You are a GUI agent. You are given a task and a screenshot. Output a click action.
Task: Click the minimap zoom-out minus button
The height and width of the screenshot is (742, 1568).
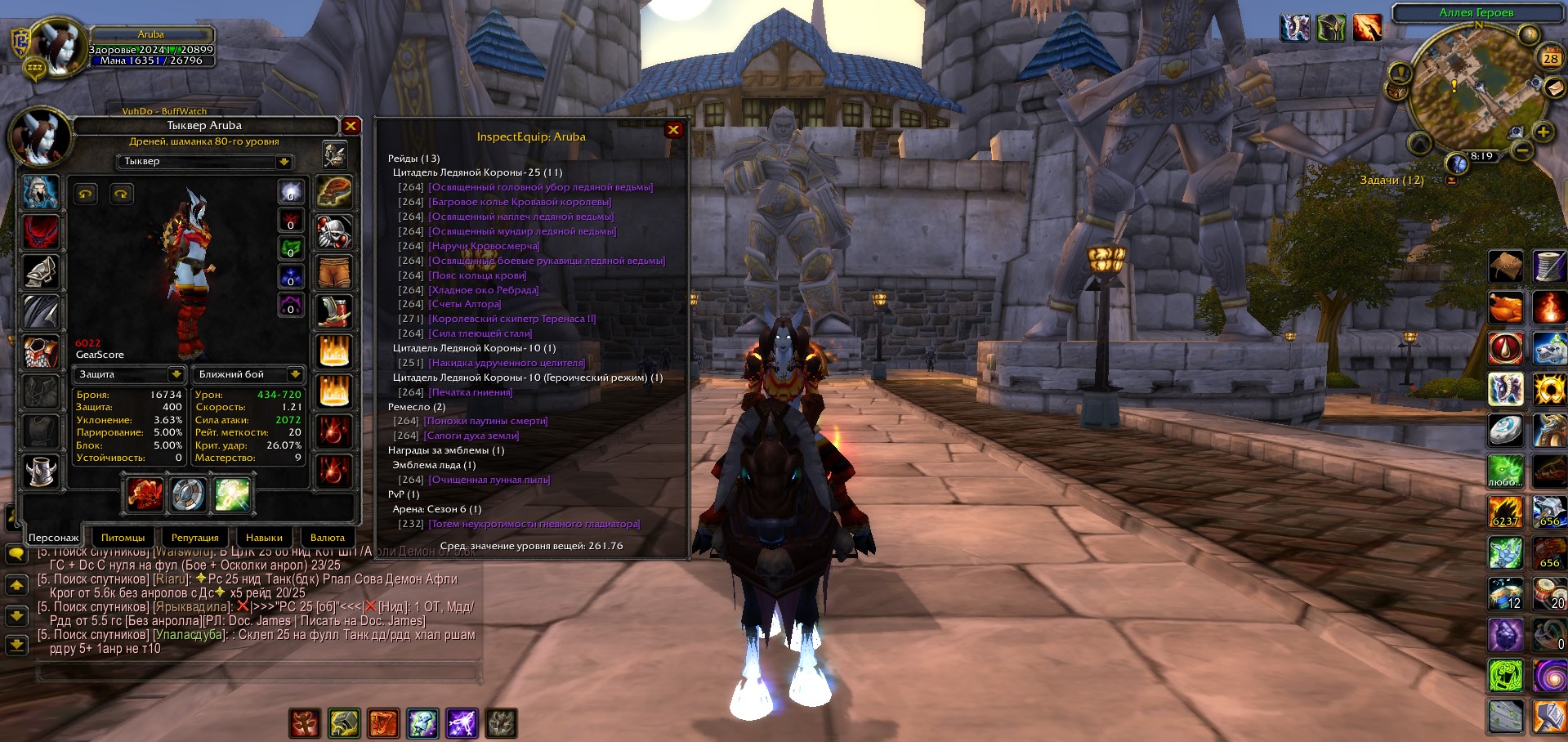click(x=1521, y=150)
